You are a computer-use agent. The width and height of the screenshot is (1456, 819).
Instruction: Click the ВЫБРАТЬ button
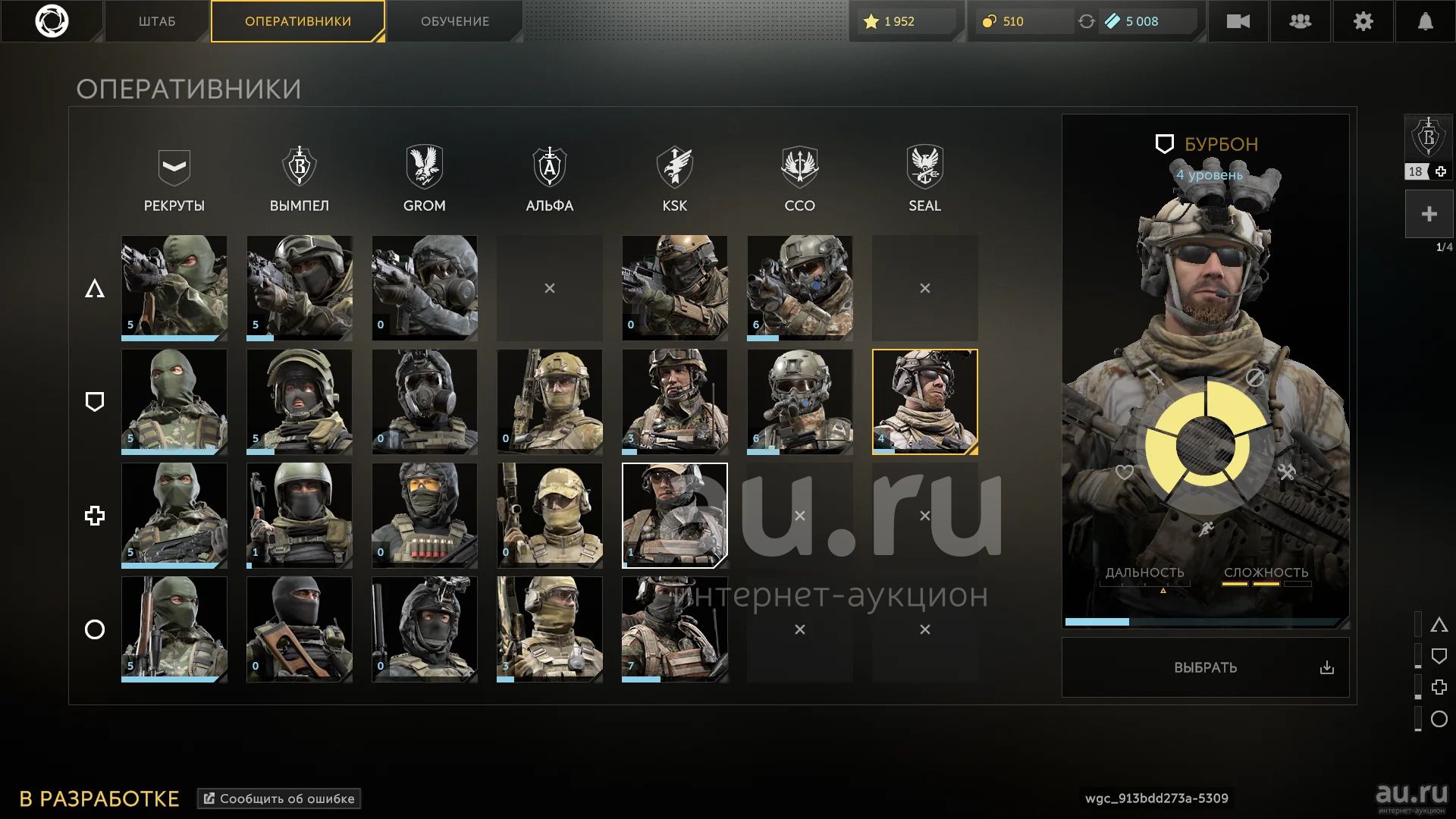point(1205,667)
